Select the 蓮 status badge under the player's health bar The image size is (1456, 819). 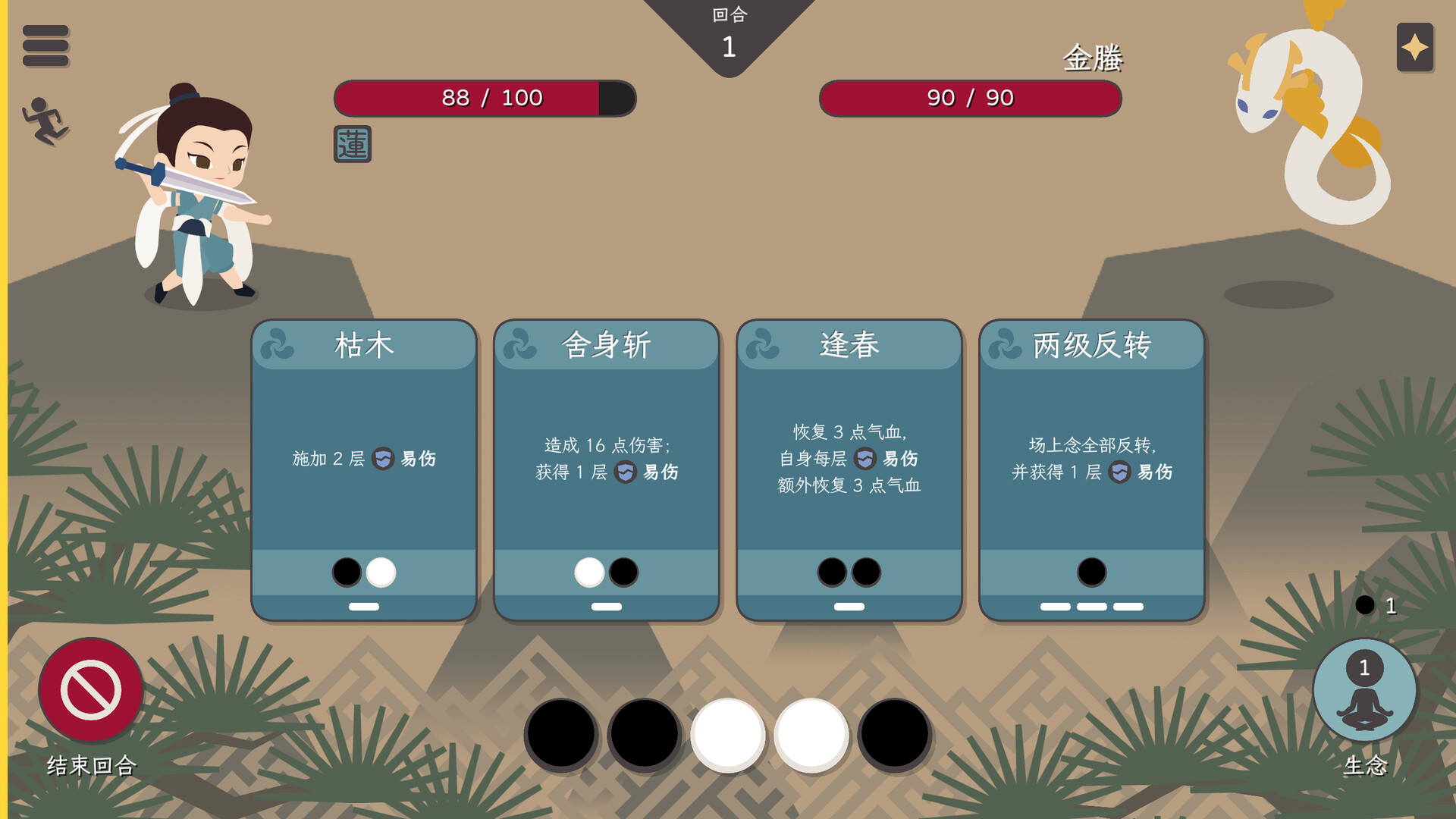(354, 144)
